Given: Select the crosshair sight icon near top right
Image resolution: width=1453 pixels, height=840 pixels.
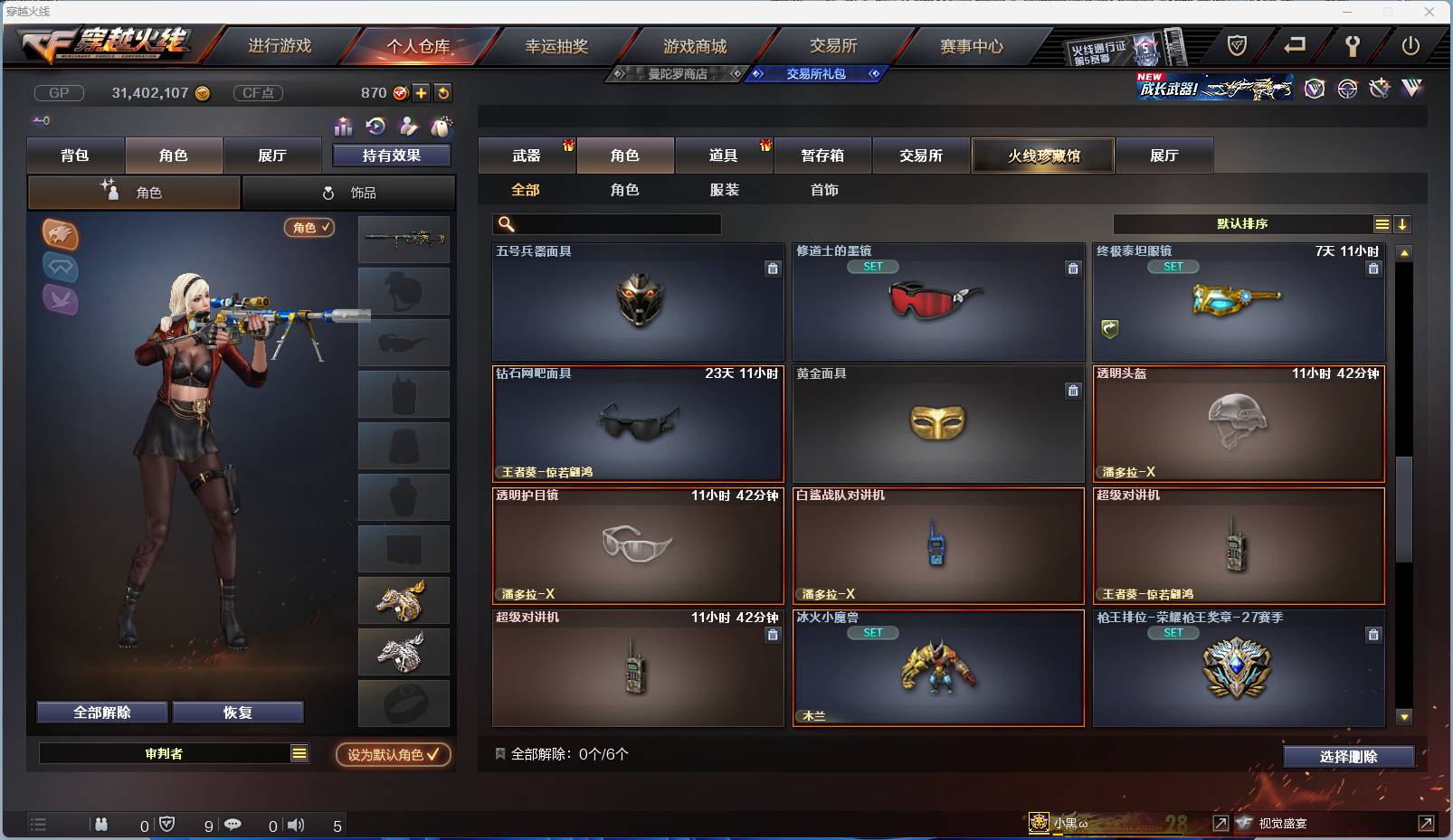Looking at the screenshot, I should (x=1348, y=89).
